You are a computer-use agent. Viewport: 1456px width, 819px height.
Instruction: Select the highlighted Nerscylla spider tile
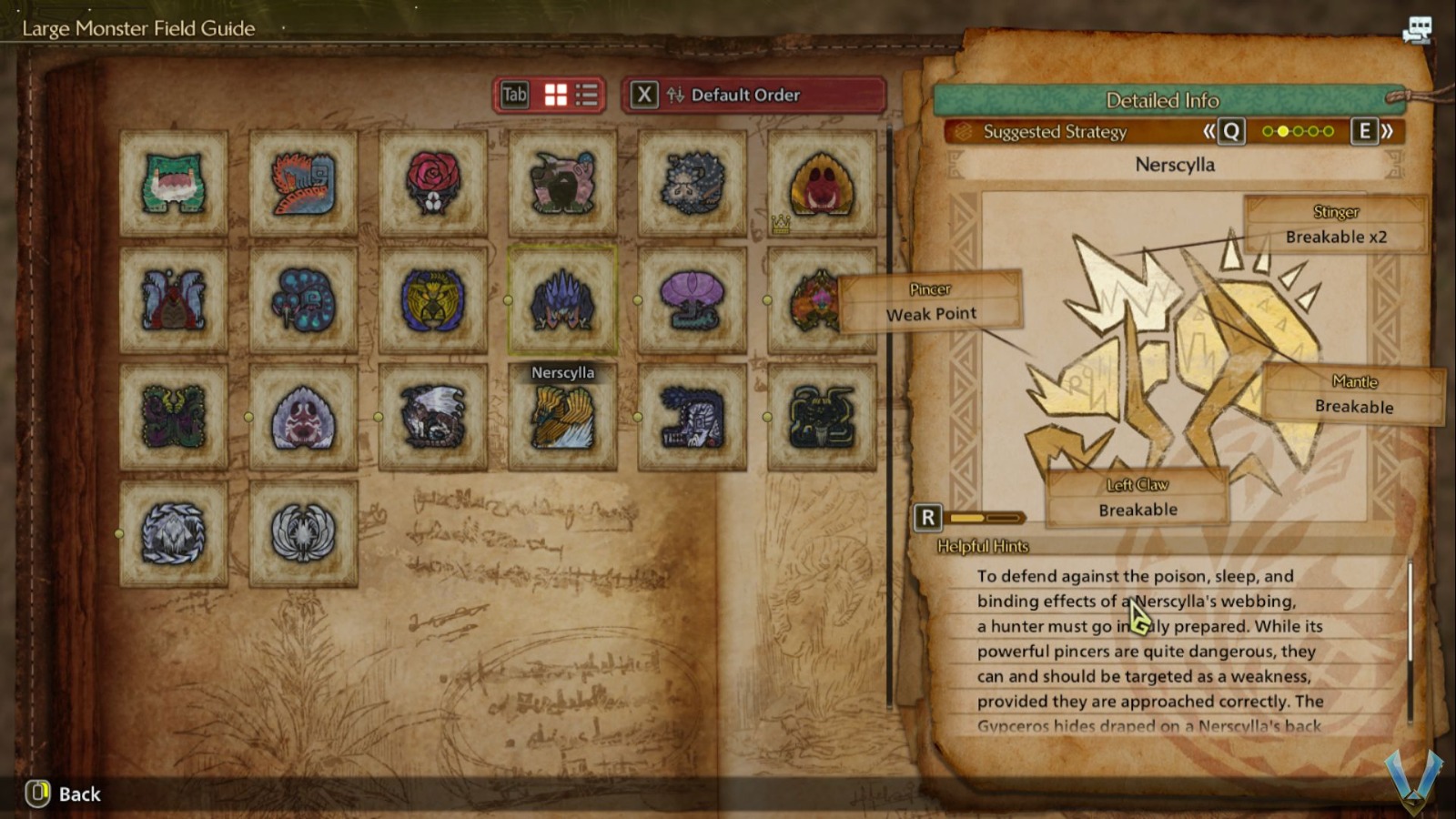point(562,299)
